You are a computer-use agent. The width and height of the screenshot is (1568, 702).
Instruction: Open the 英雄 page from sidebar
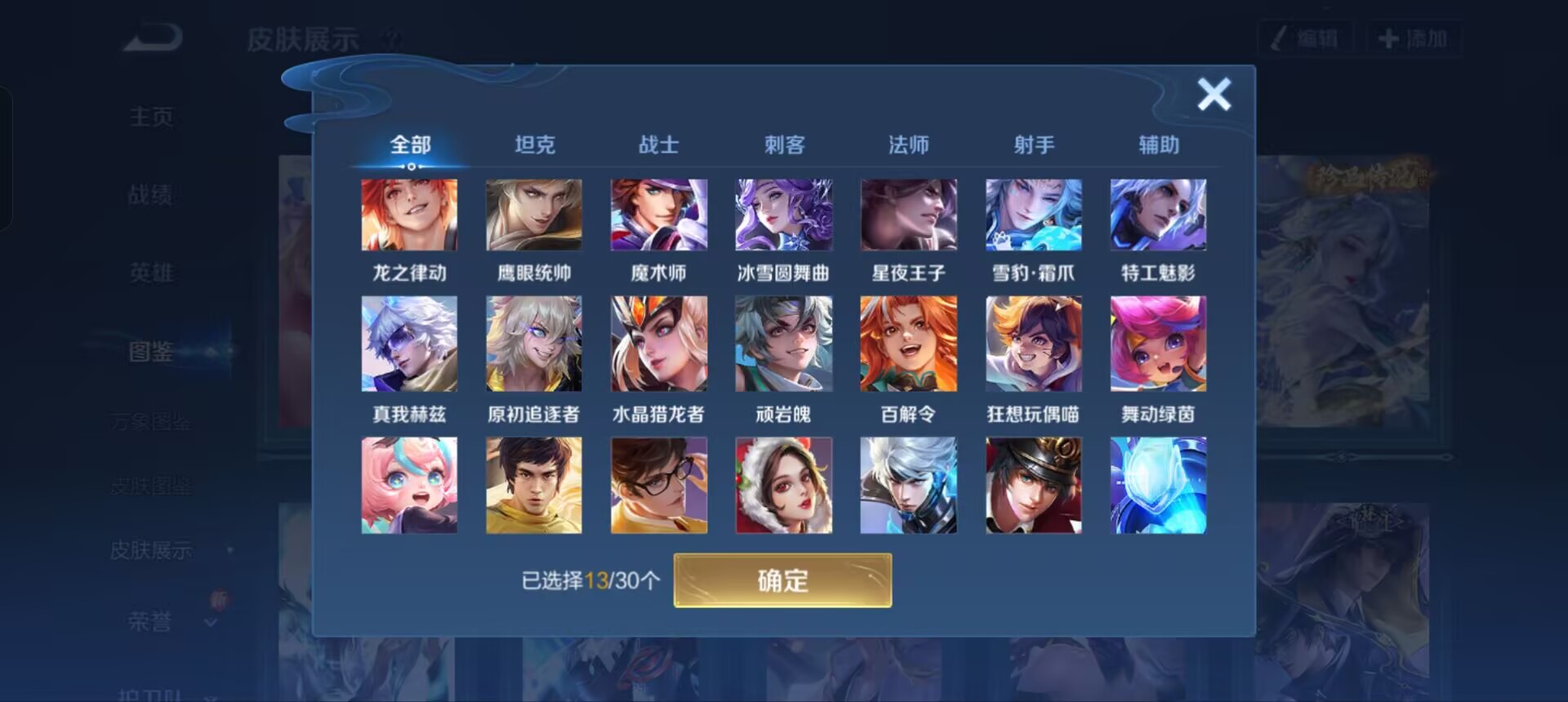150,273
